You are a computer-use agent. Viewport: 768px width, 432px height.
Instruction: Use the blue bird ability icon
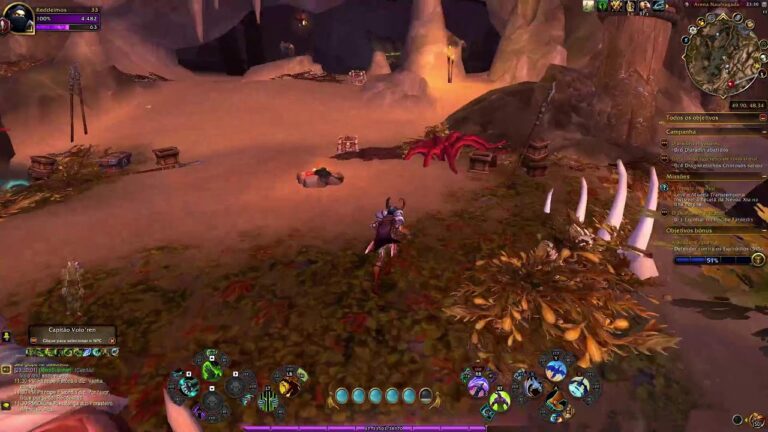[556, 371]
